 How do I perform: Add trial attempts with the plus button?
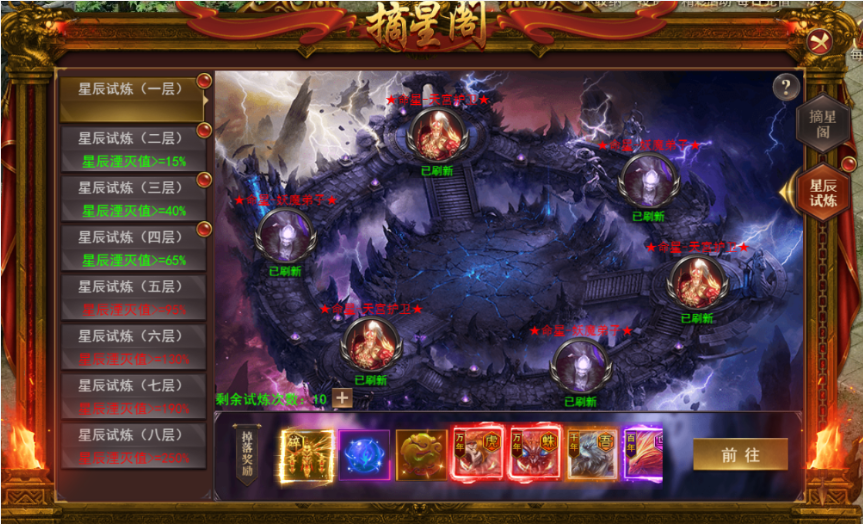point(342,398)
